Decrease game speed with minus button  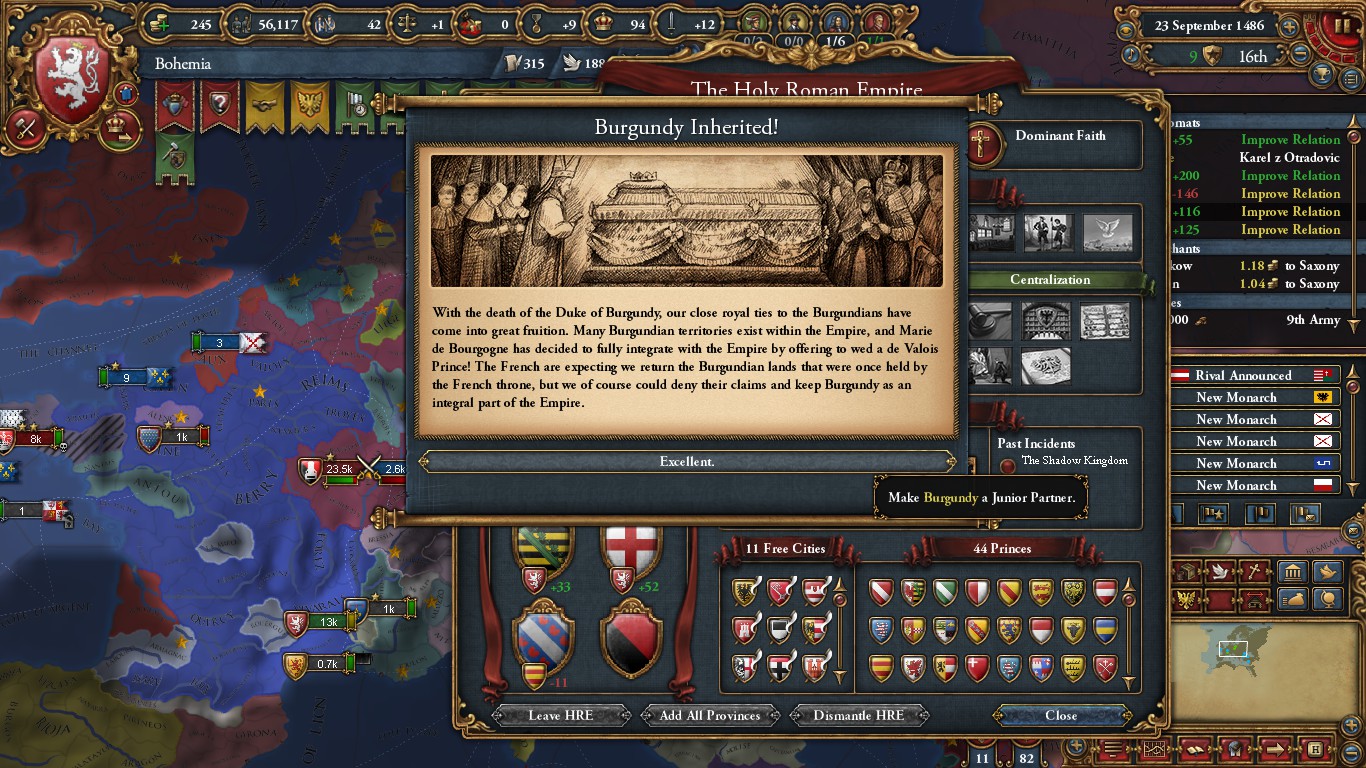point(1300,55)
